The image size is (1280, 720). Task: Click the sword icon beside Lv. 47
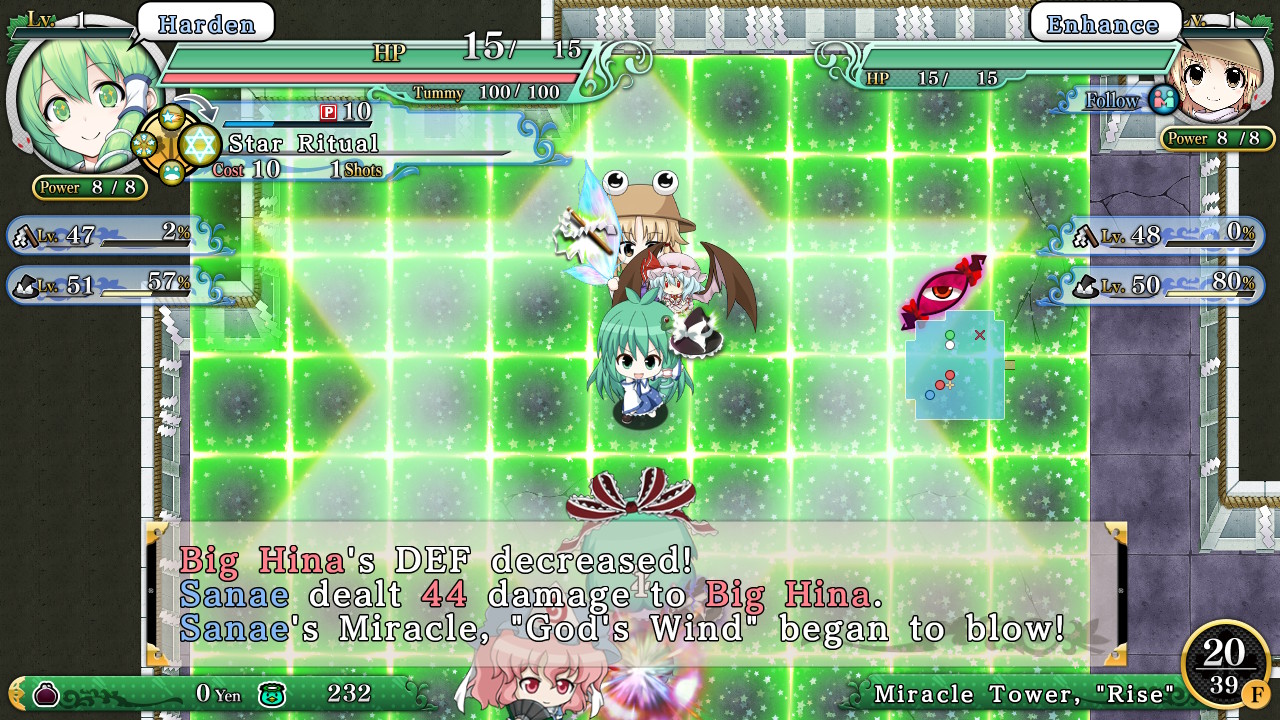tap(26, 236)
